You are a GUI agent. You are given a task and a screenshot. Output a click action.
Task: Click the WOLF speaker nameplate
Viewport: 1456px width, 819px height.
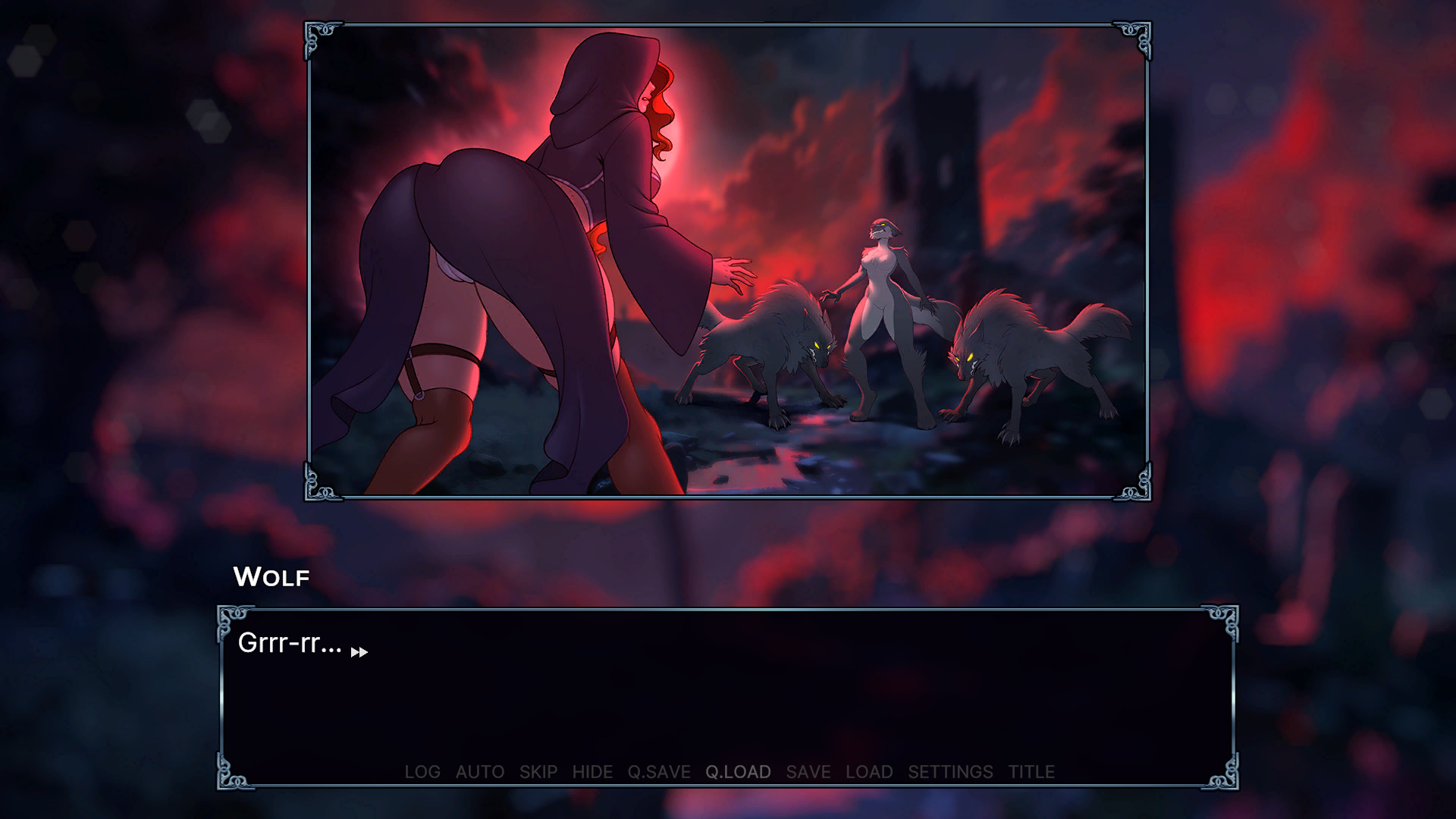(271, 577)
